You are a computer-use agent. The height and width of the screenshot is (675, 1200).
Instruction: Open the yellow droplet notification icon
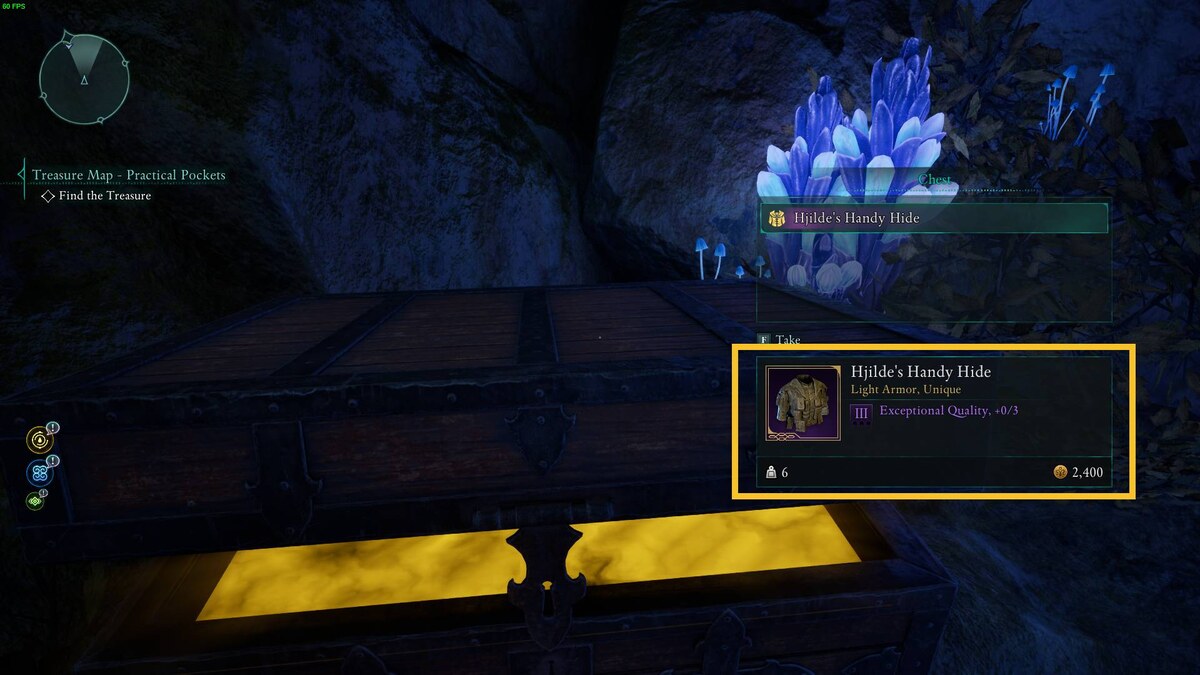click(x=40, y=439)
